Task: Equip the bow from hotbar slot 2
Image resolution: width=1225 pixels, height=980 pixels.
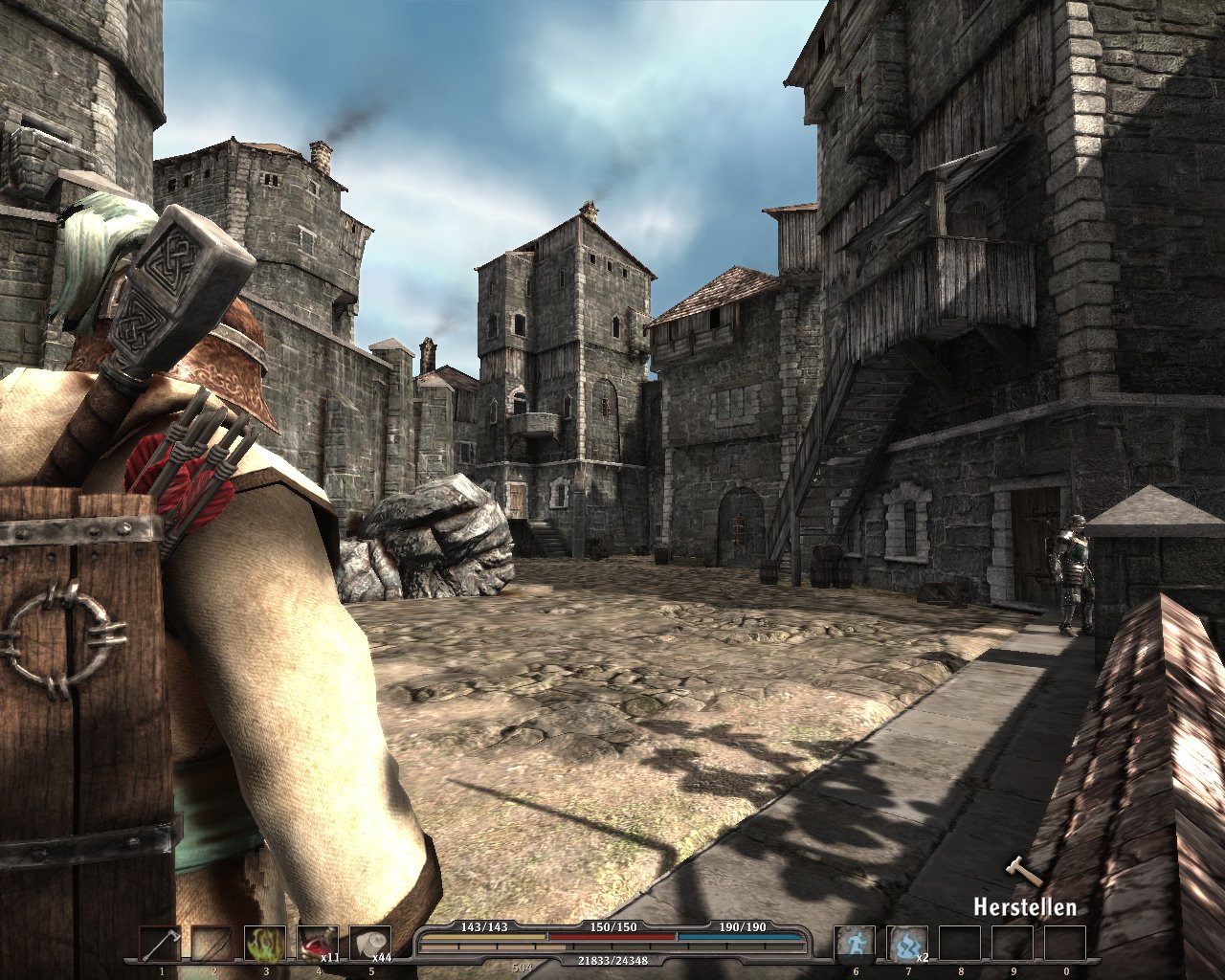Action: click(x=211, y=943)
